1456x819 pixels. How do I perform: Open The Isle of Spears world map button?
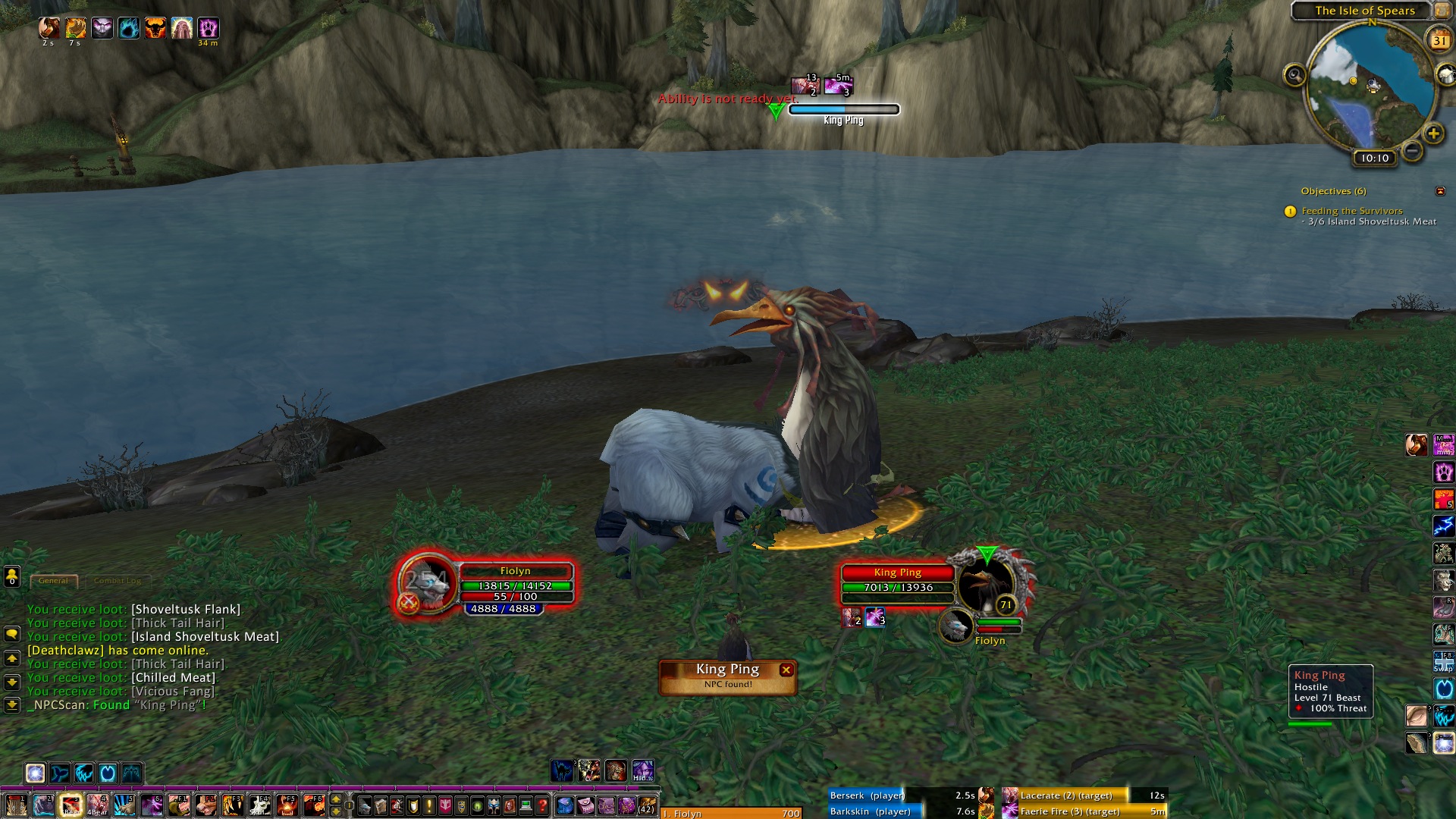pyautogui.click(x=1441, y=11)
